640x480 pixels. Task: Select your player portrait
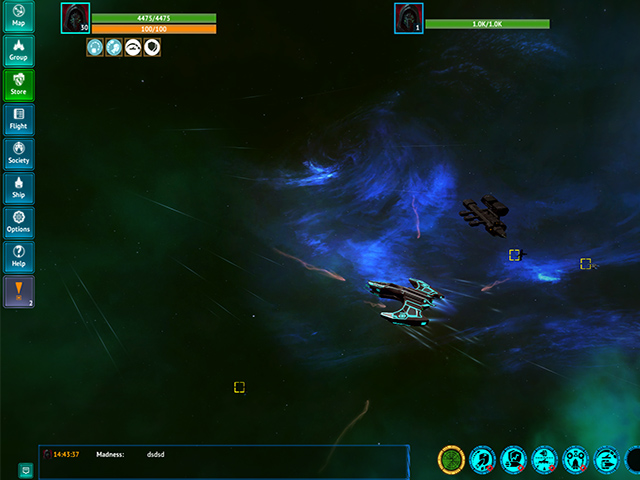point(75,17)
